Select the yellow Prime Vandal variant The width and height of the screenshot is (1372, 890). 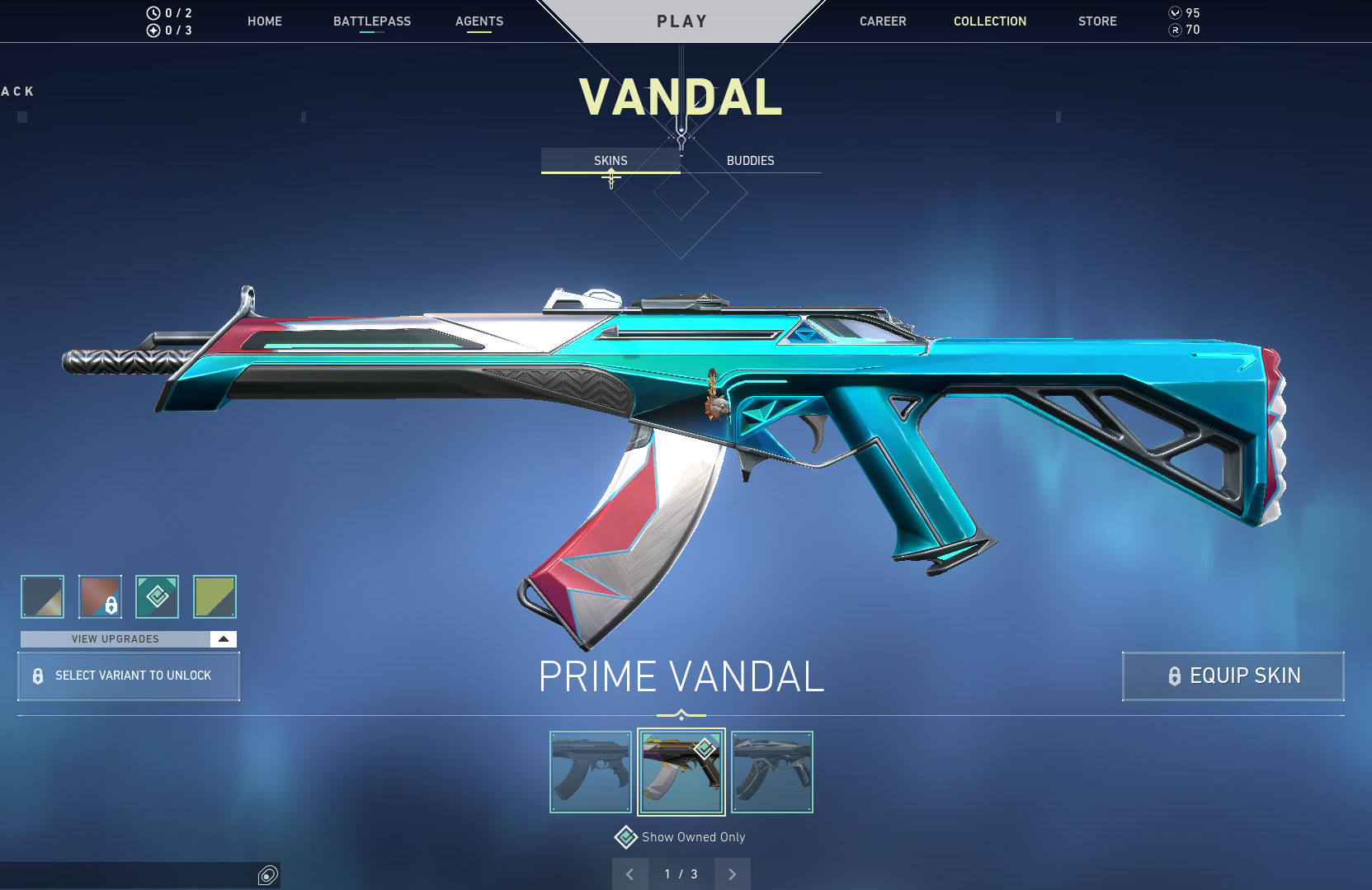(215, 596)
